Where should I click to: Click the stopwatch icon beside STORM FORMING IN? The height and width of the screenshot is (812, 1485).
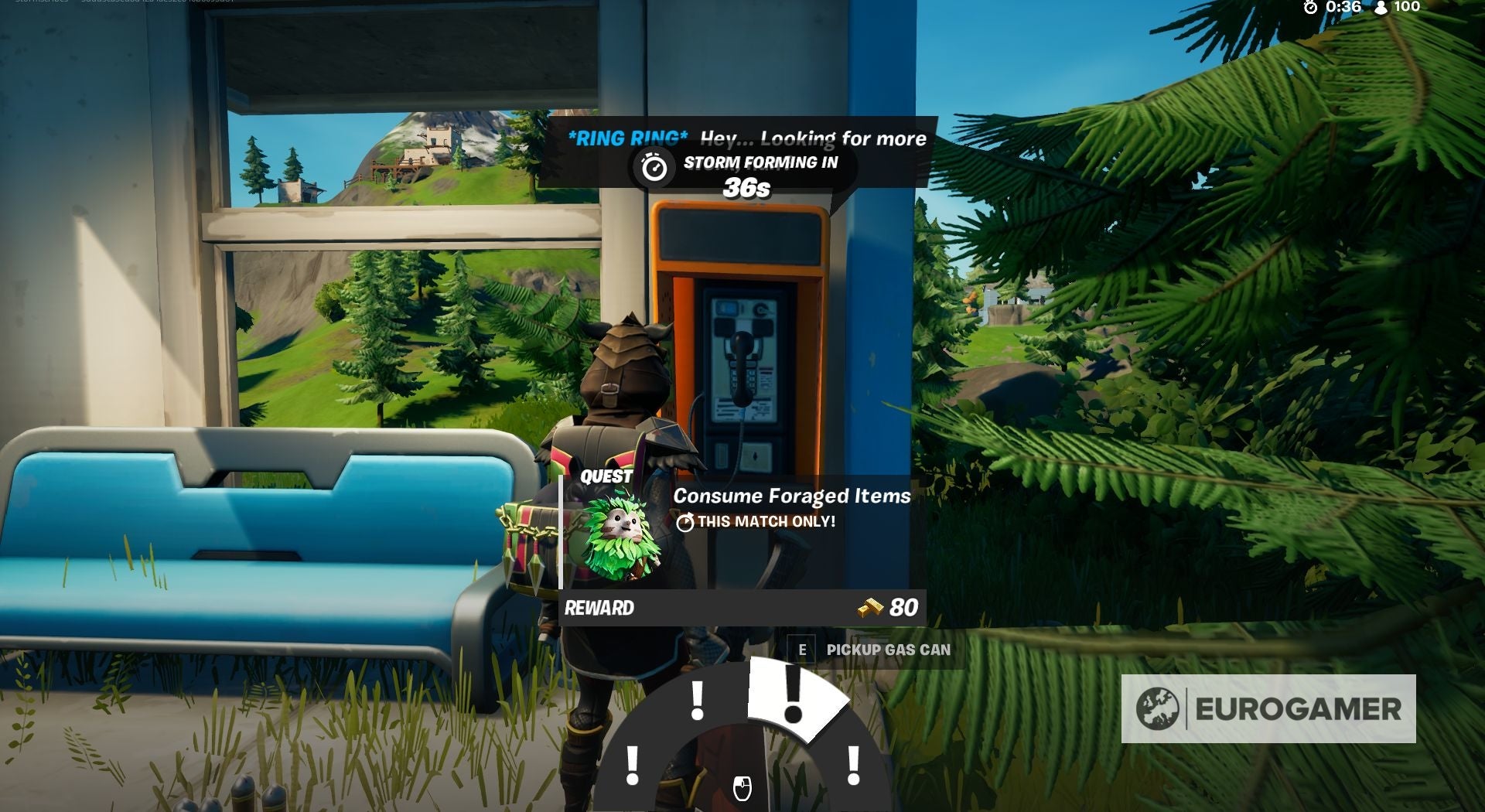654,165
